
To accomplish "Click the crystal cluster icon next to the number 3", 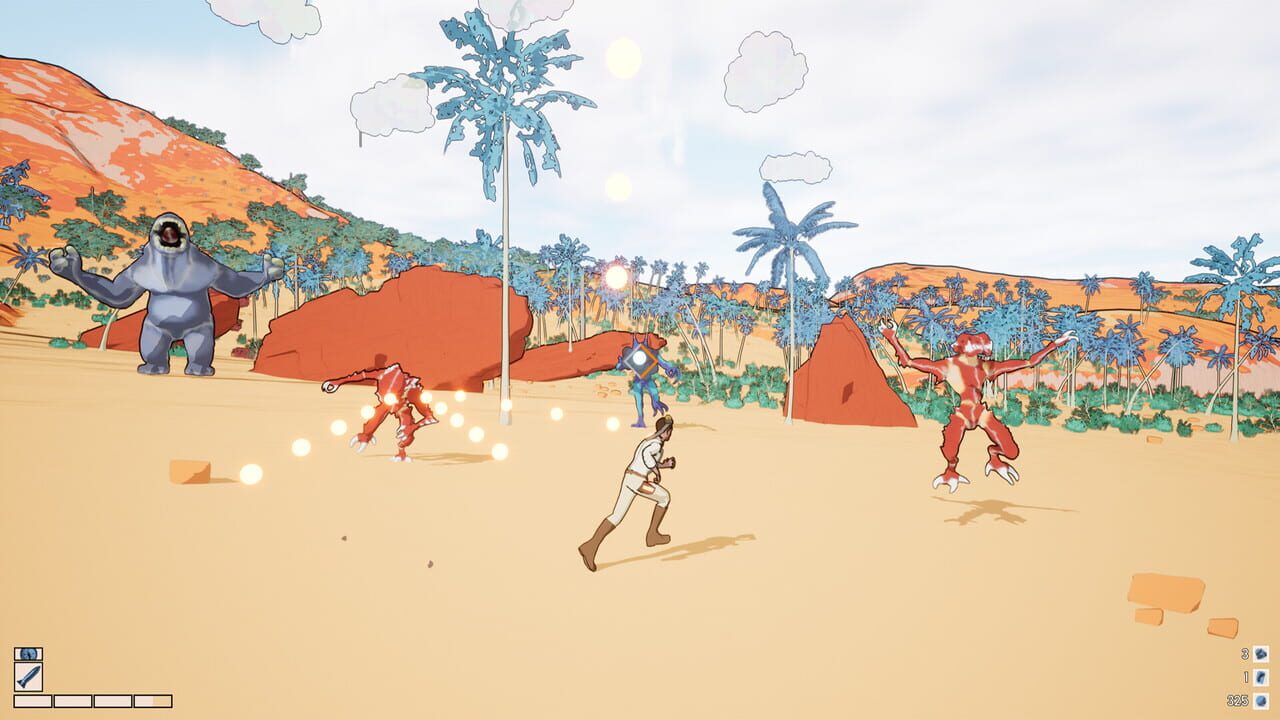I will tap(1261, 654).
